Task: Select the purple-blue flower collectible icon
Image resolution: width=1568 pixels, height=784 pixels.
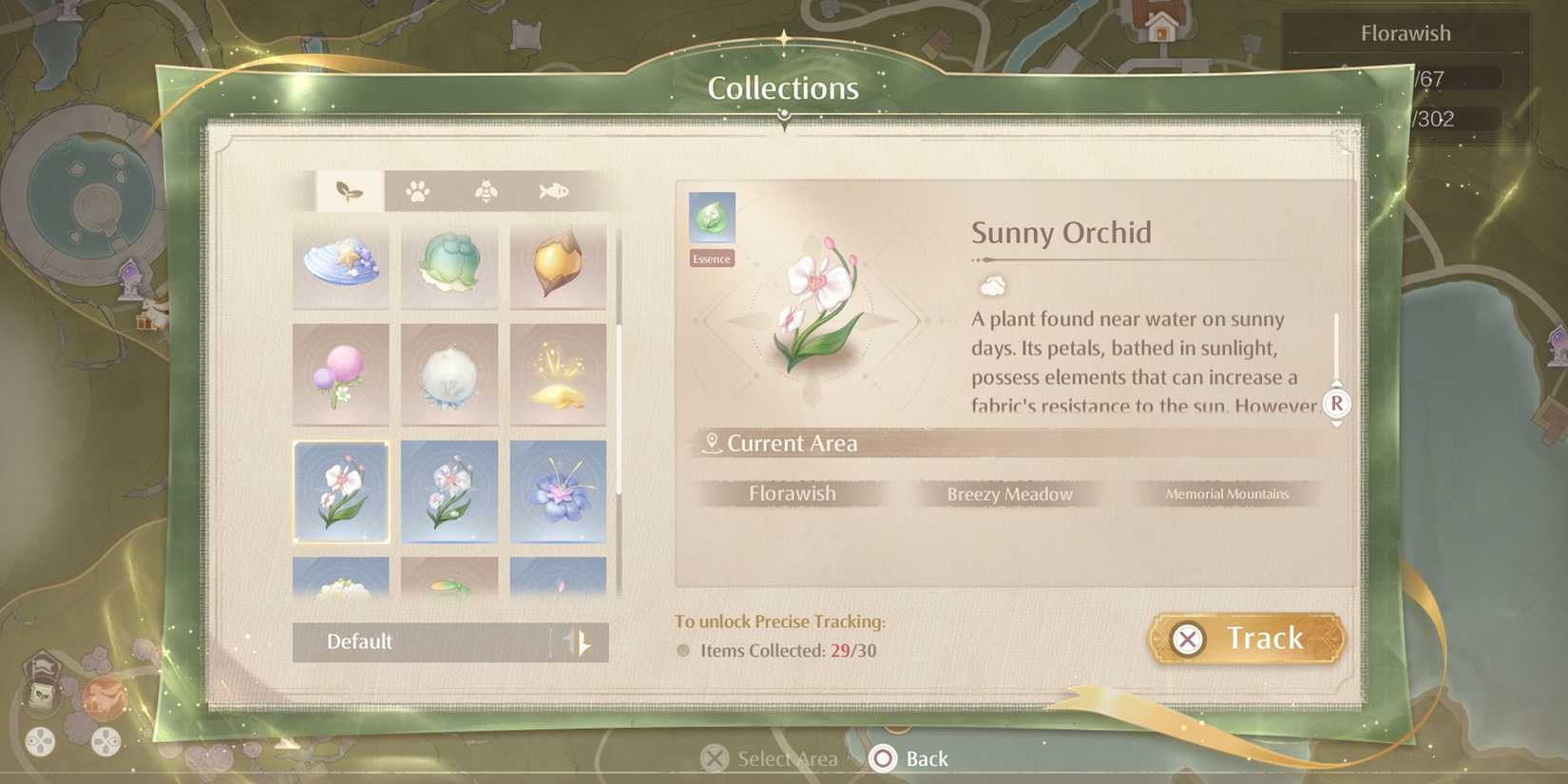Action: 557,491
